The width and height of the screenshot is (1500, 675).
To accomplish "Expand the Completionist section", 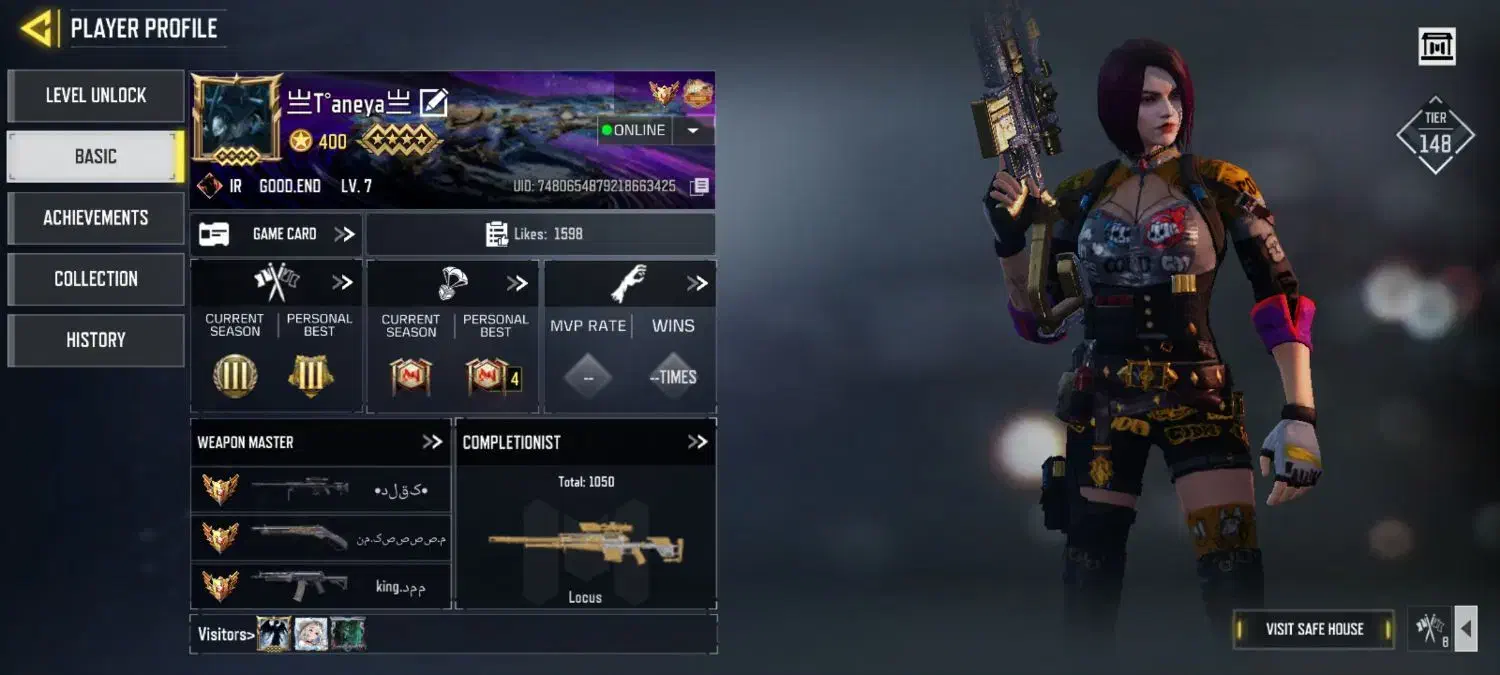I will pyautogui.click(x=697, y=442).
